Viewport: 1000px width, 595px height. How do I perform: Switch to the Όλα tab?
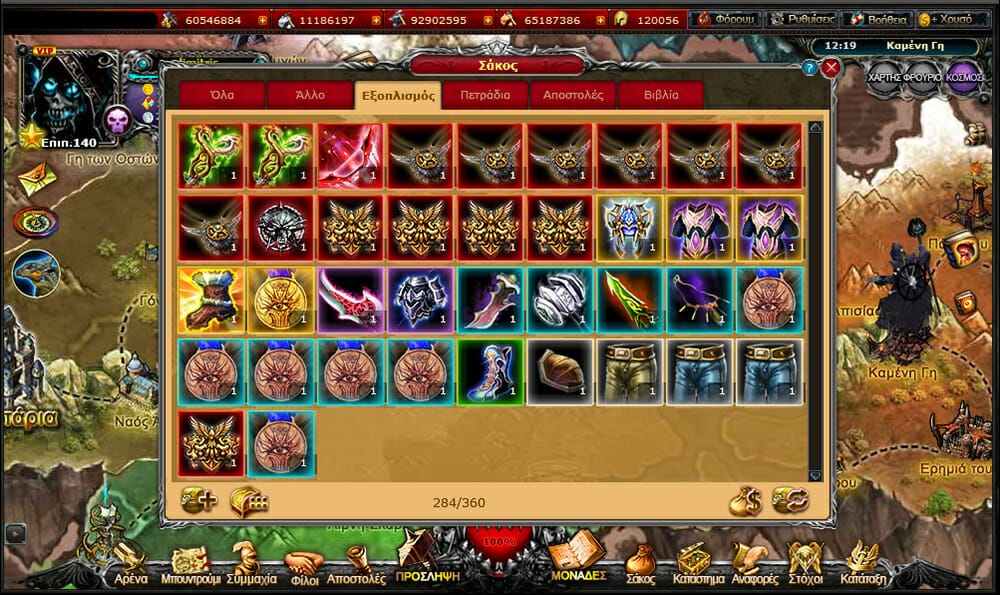[x=222, y=96]
